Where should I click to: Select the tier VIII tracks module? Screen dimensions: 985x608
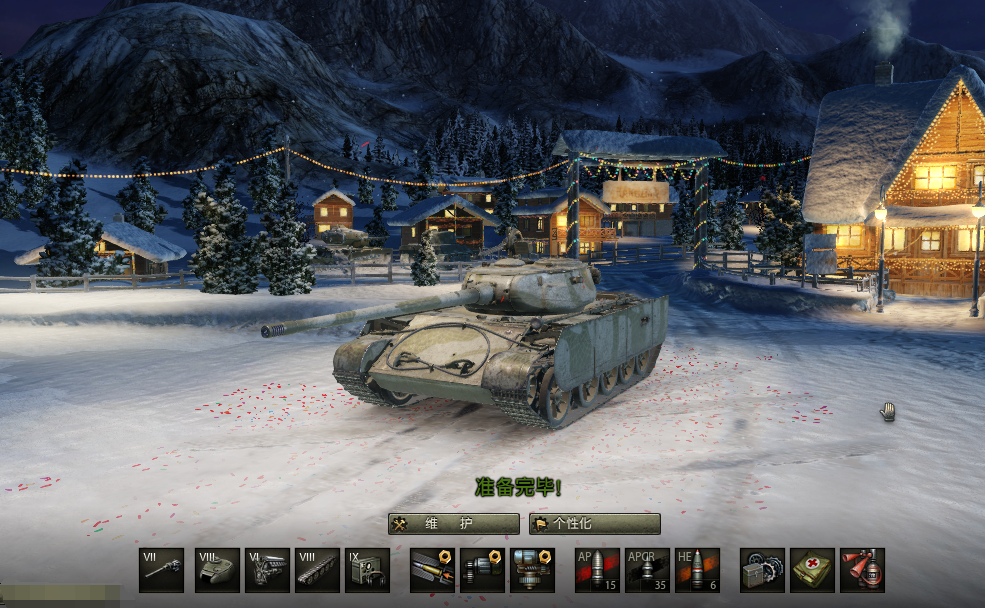click(x=317, y=570)
